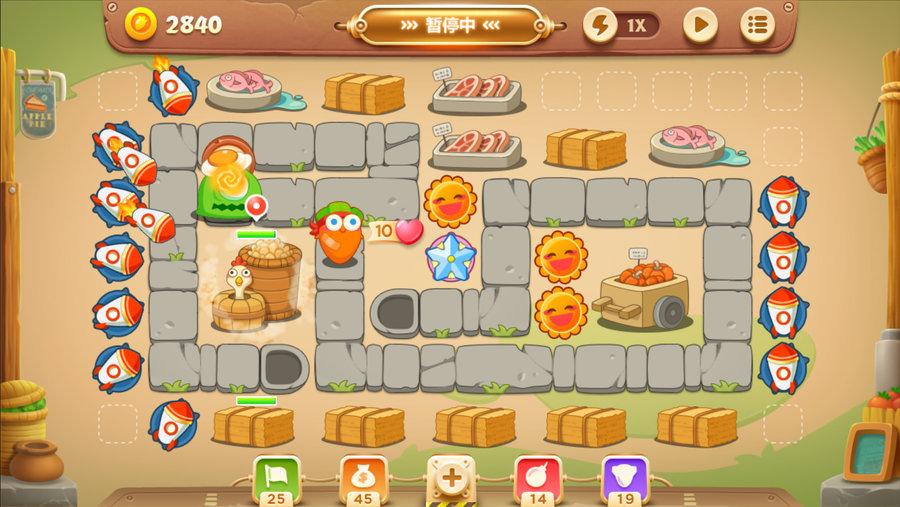
Task: Toggle the 1X game speed button
Action: pos(622,25)
